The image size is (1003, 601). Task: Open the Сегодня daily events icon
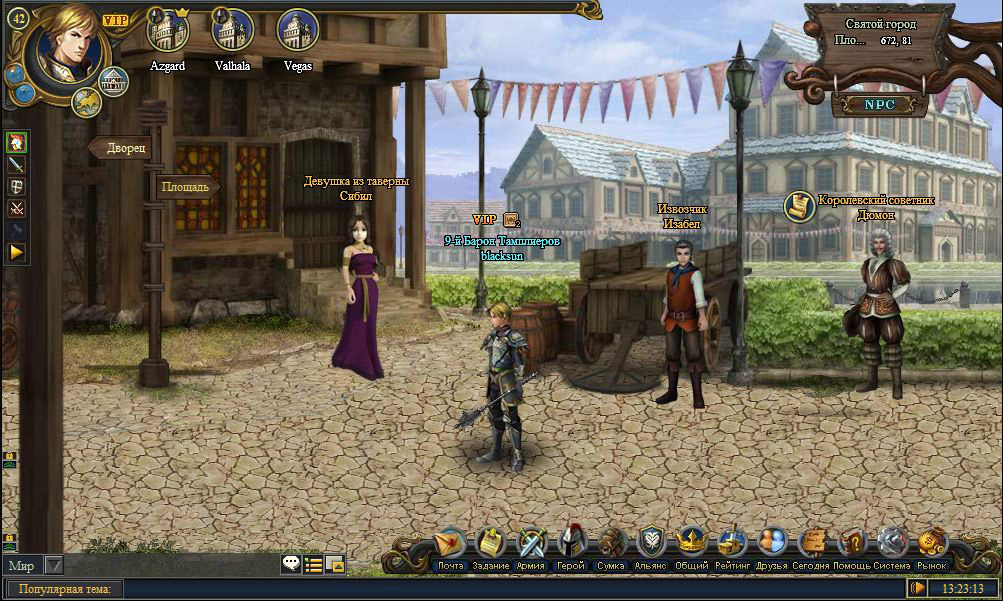811,544
